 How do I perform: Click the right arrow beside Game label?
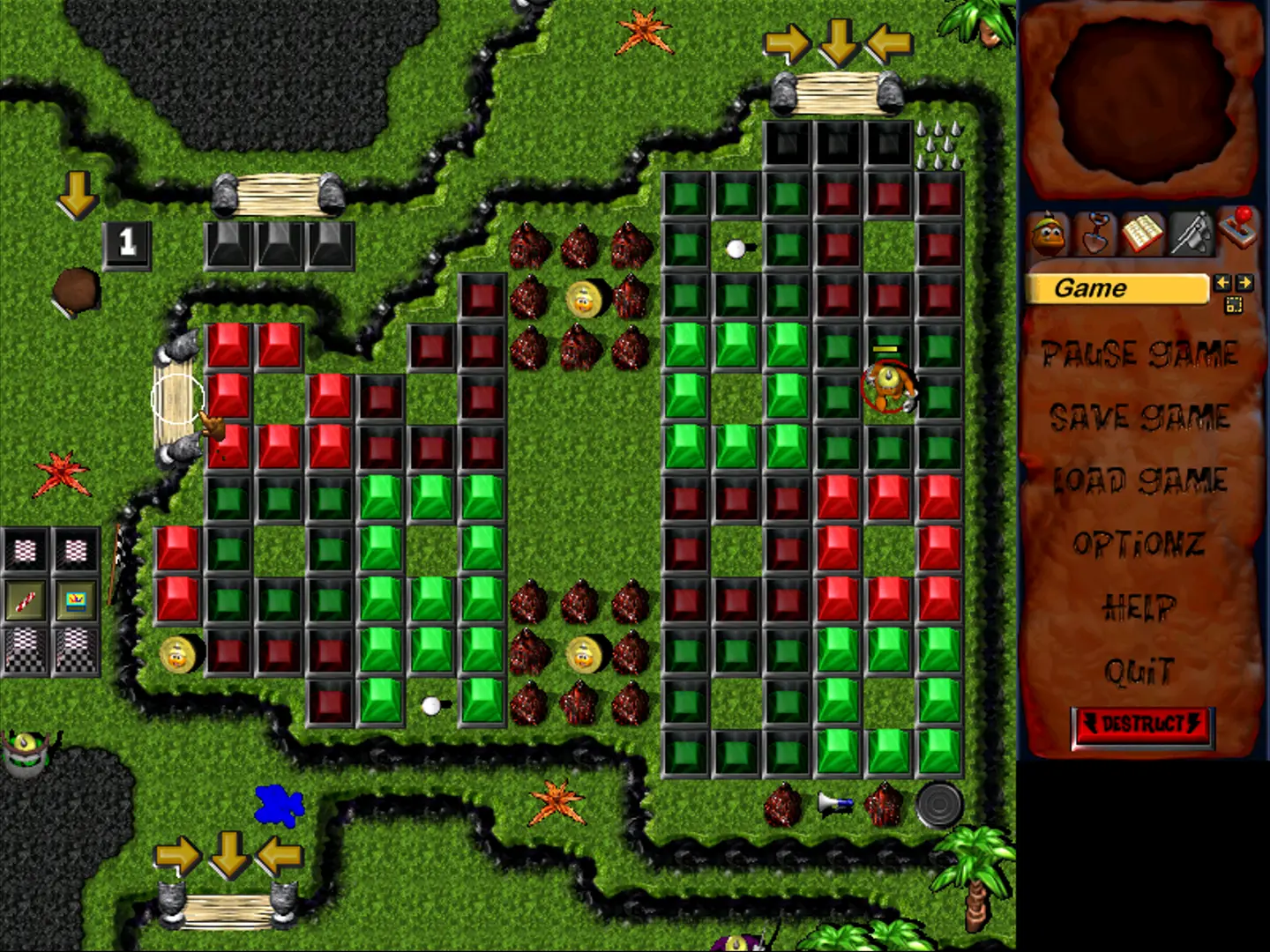pyautogui.click(x=1244, y=283)
